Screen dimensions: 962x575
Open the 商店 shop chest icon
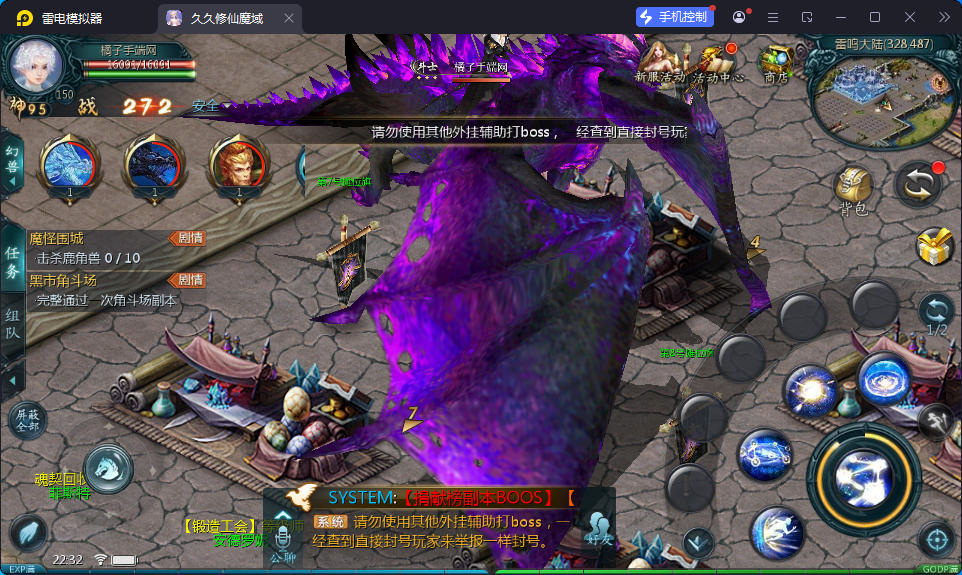click(x=775, y=61)
